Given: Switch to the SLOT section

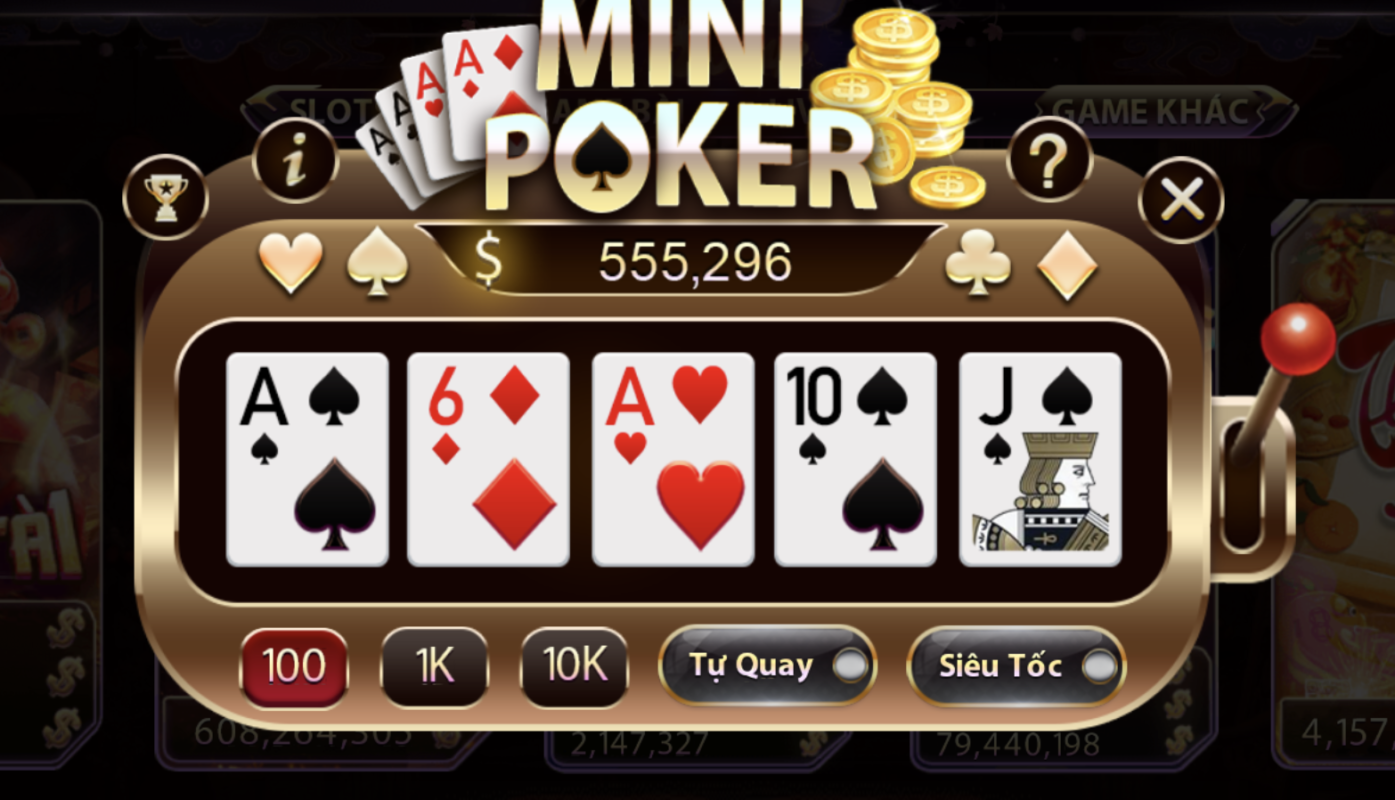Looking at the screenshot, I should [x=330, y=110].
